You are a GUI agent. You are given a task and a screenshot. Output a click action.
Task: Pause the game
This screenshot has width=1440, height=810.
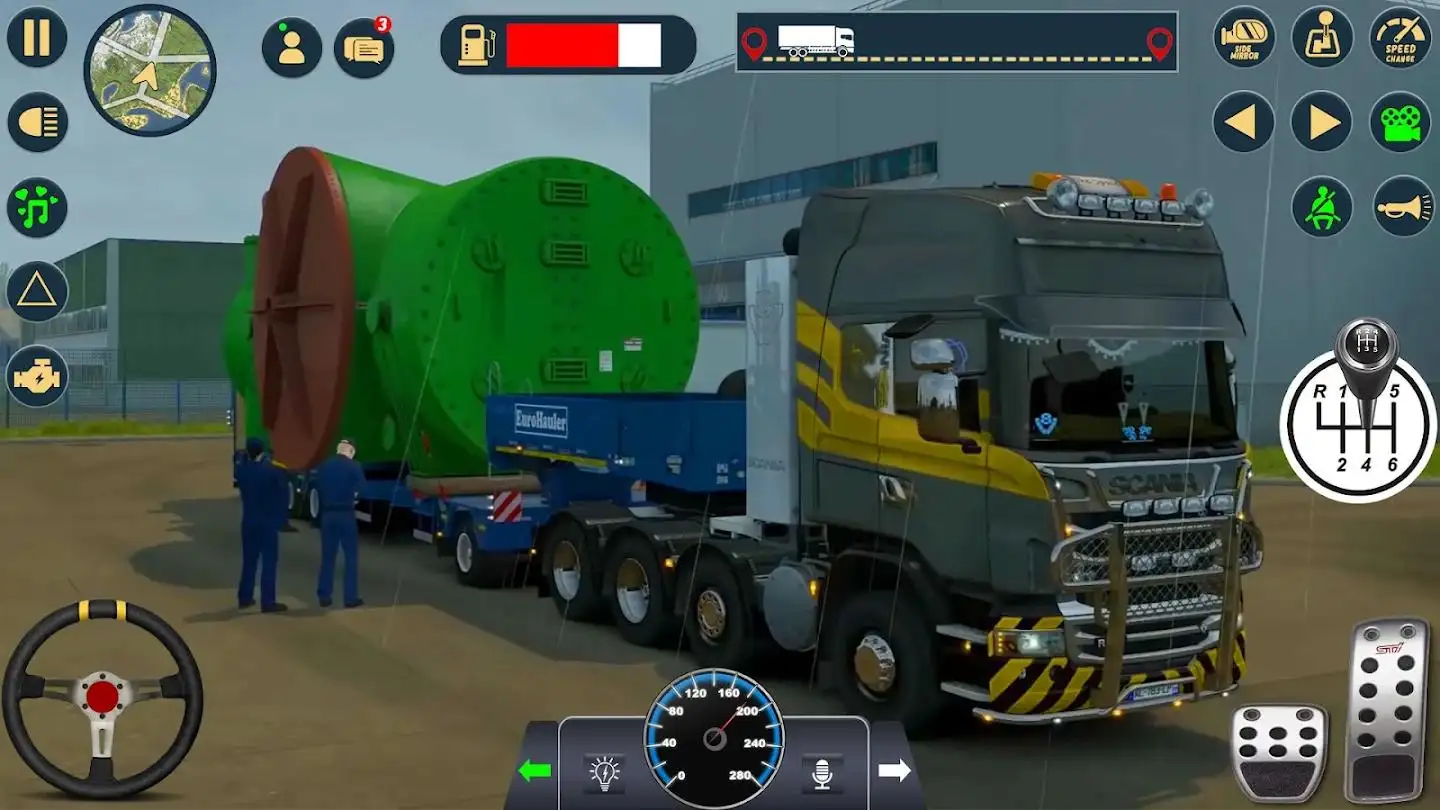coord(37,37)
